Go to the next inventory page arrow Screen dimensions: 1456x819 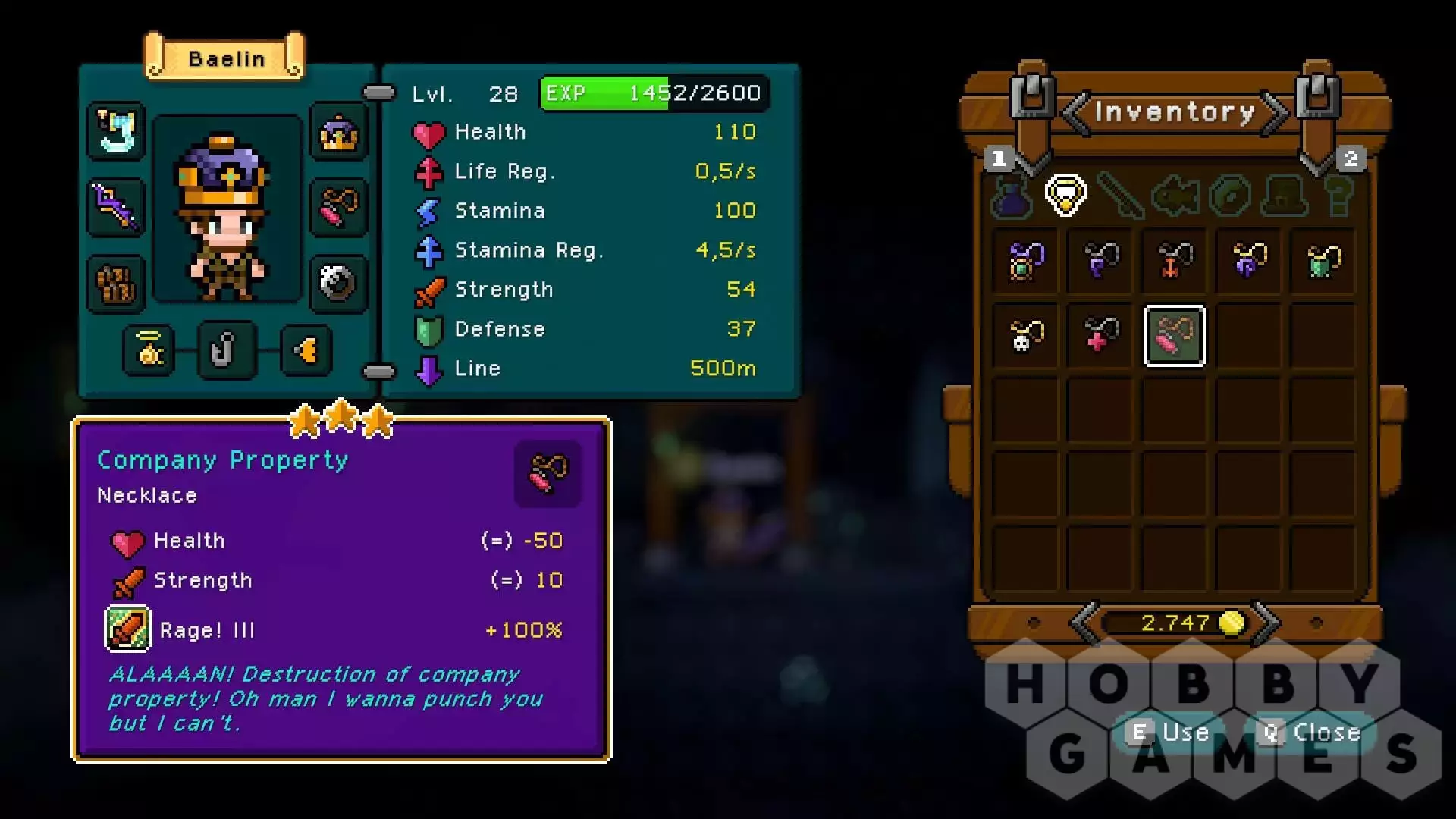[1276, 114]
